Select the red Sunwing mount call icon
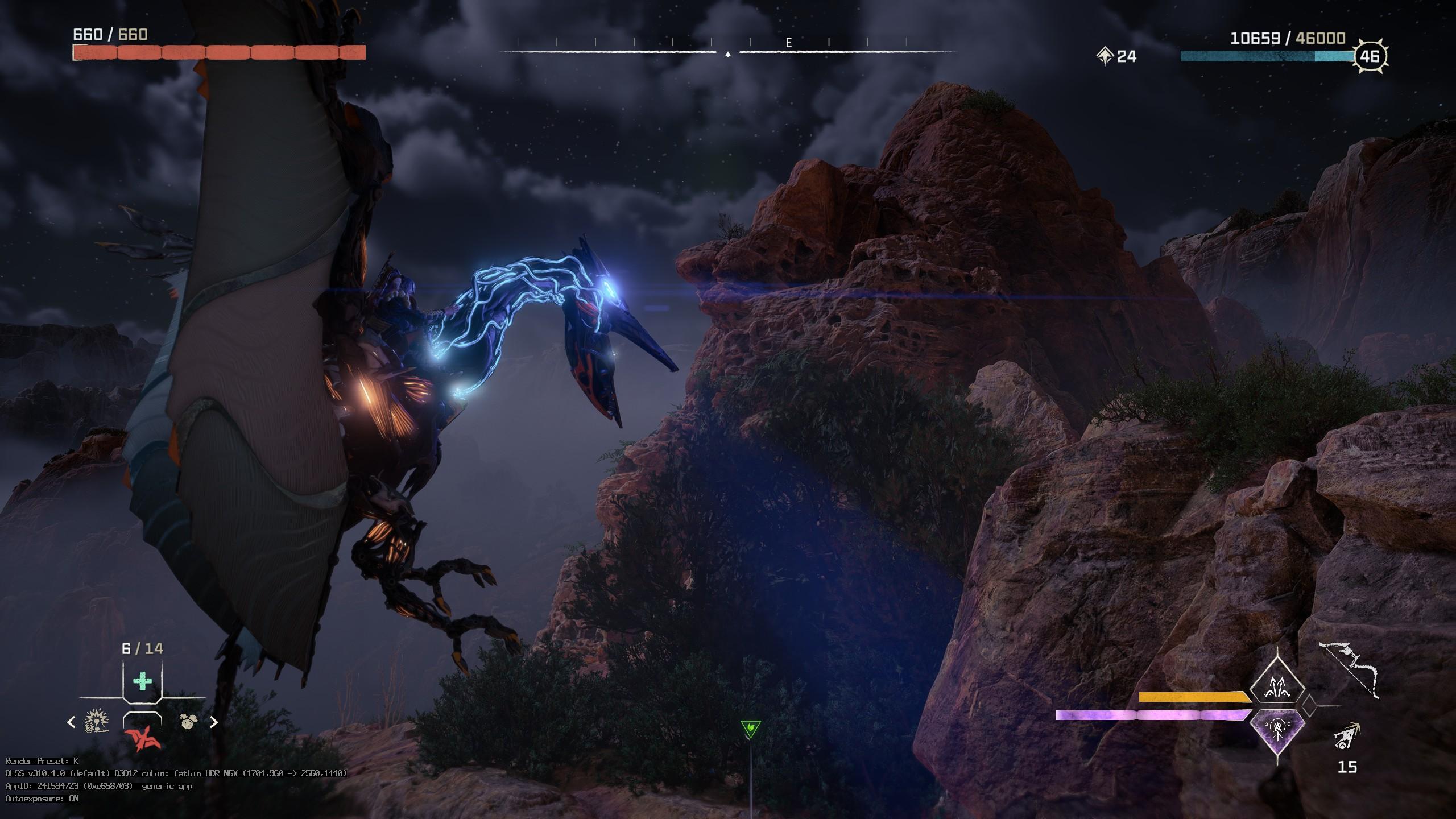The width and height of the screenshot is (1456, 819). [142, 739]
